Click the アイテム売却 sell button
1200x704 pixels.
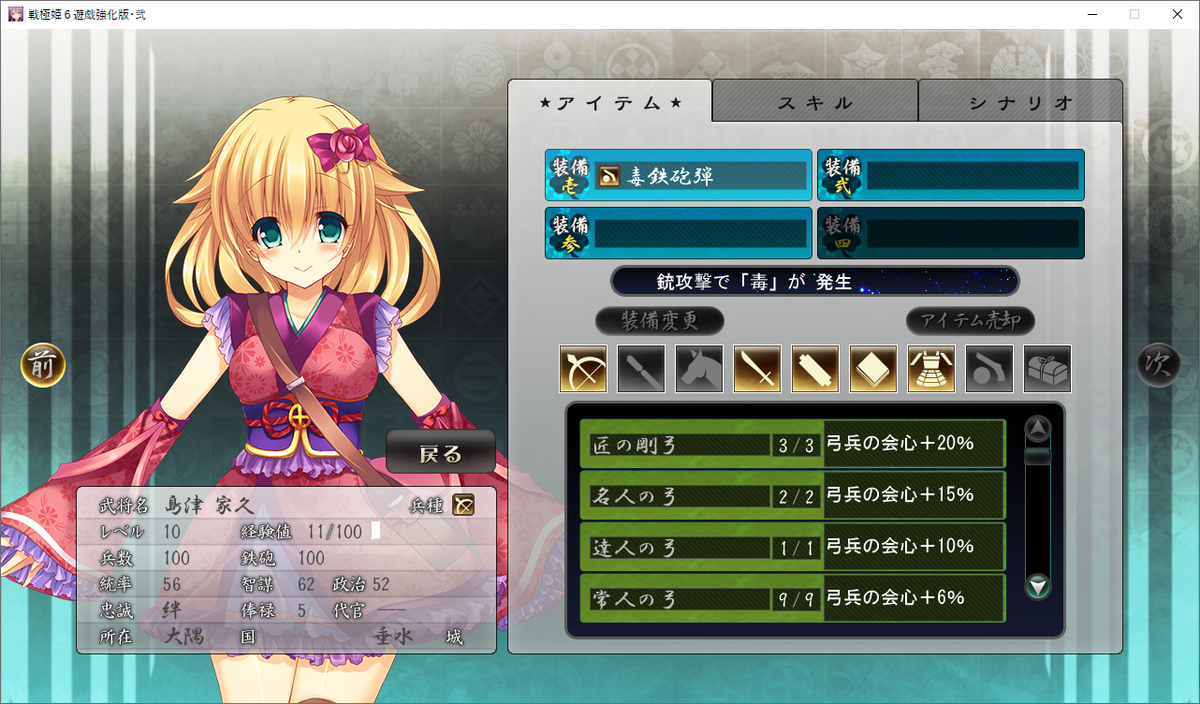pos(970,321)
